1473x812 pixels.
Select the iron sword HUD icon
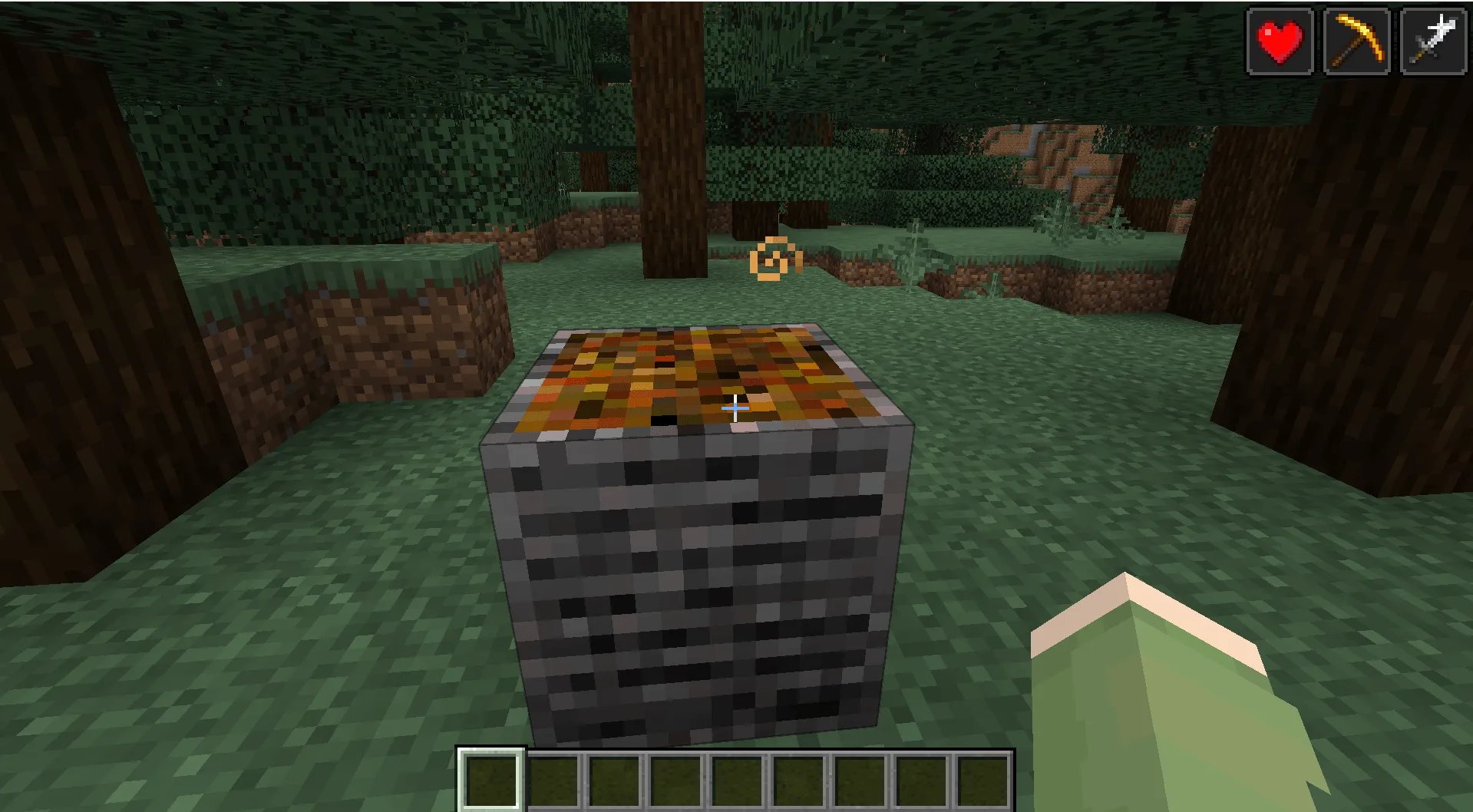[x=1432, y=39]
